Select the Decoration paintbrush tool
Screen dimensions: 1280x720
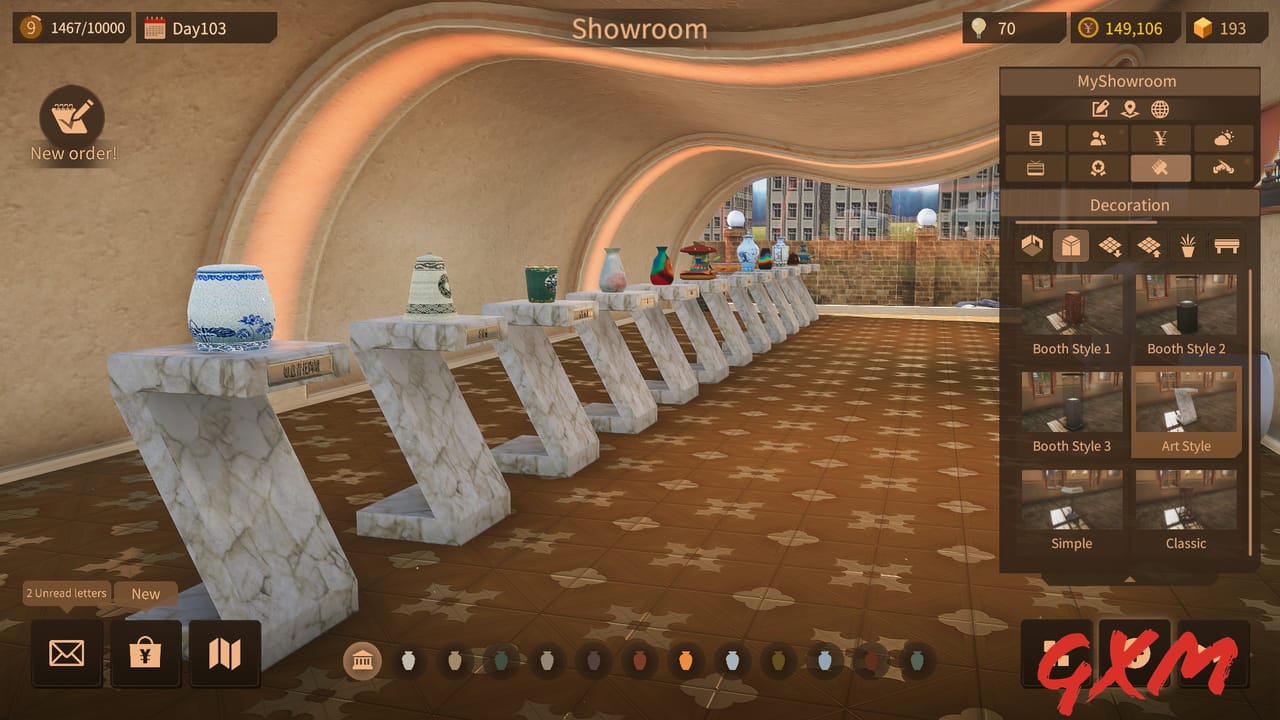click(1158, 167)
